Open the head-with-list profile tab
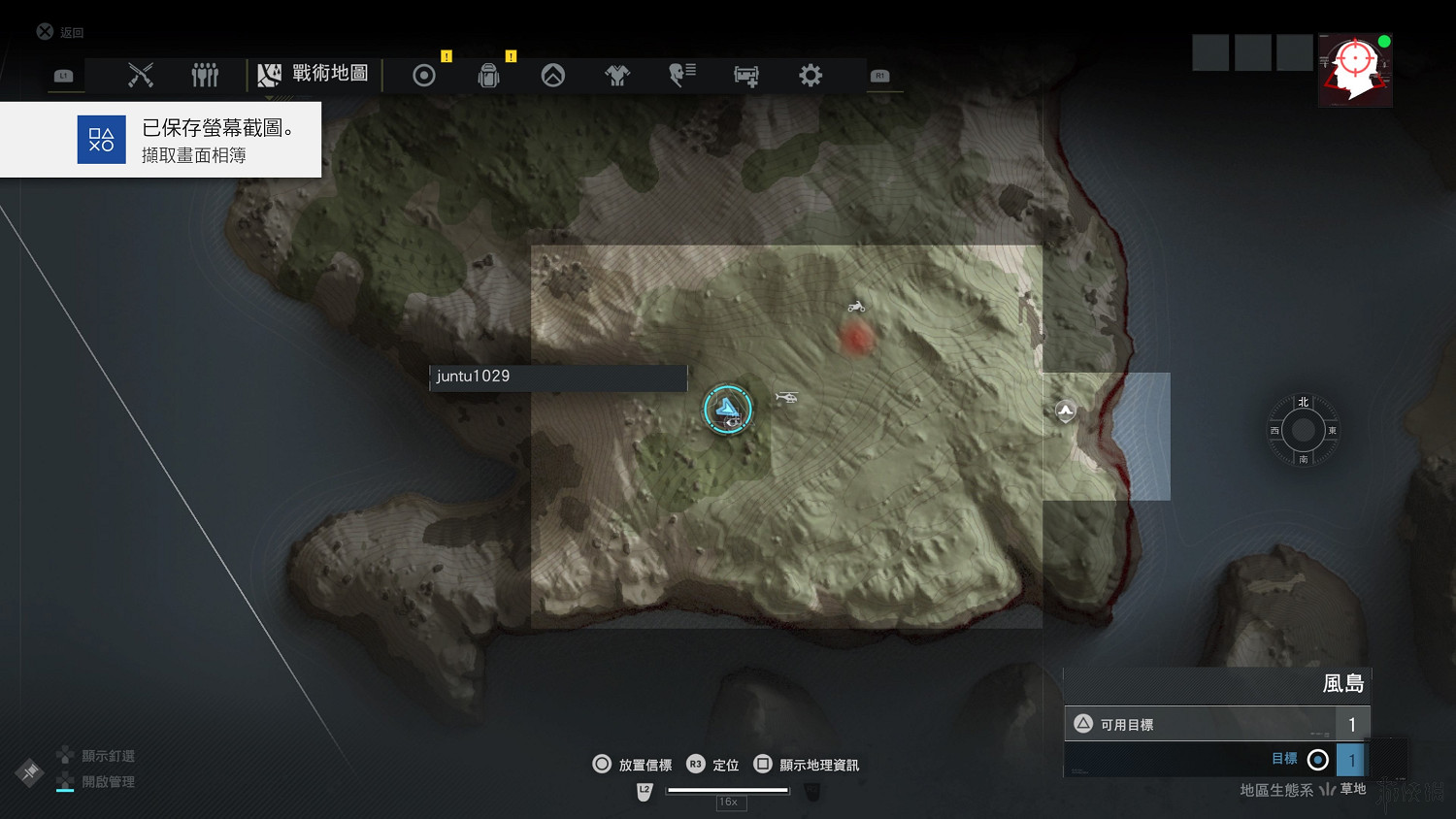This screenshot has height=819, width=1456. (681, 75)
